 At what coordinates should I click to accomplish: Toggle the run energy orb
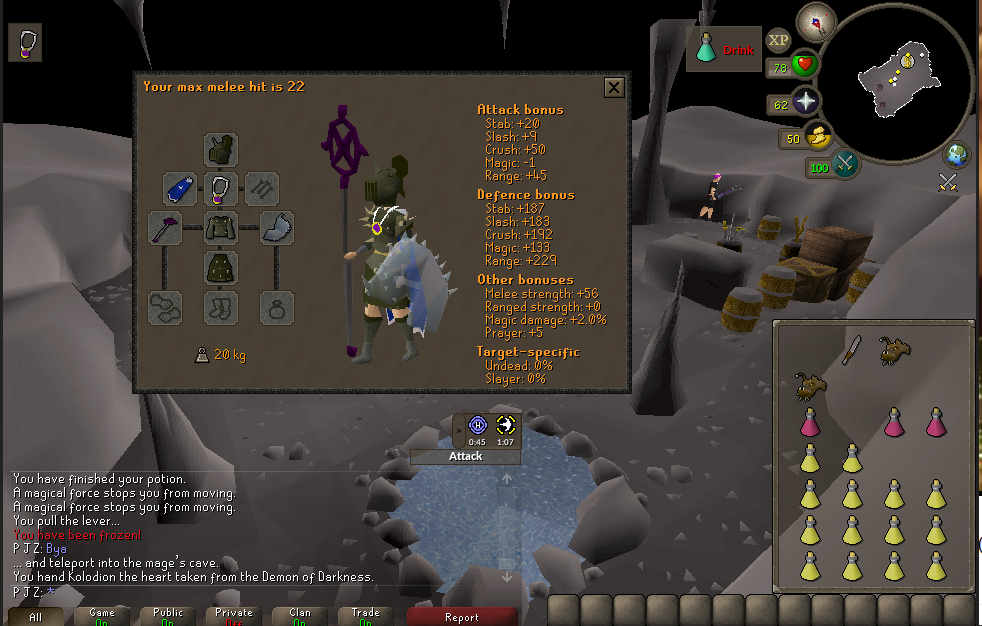[x=818, y=137]
